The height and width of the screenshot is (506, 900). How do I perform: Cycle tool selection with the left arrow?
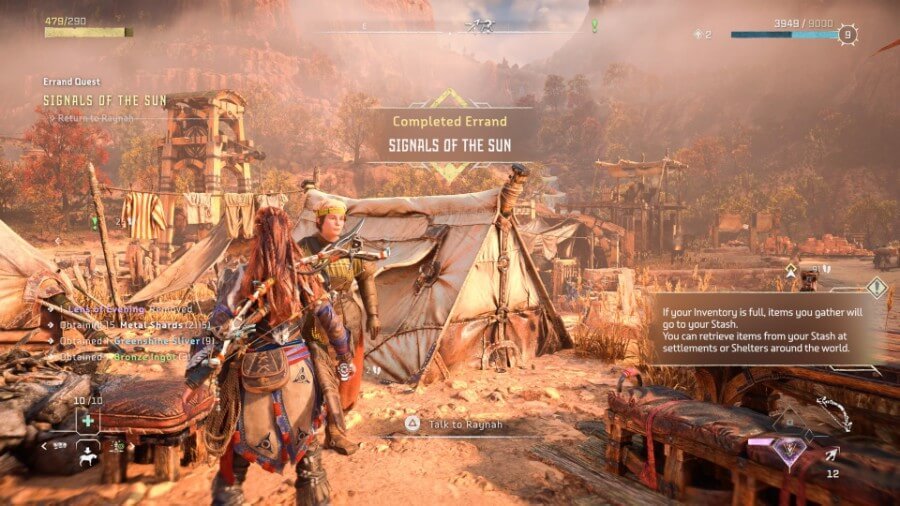(46, 446)
